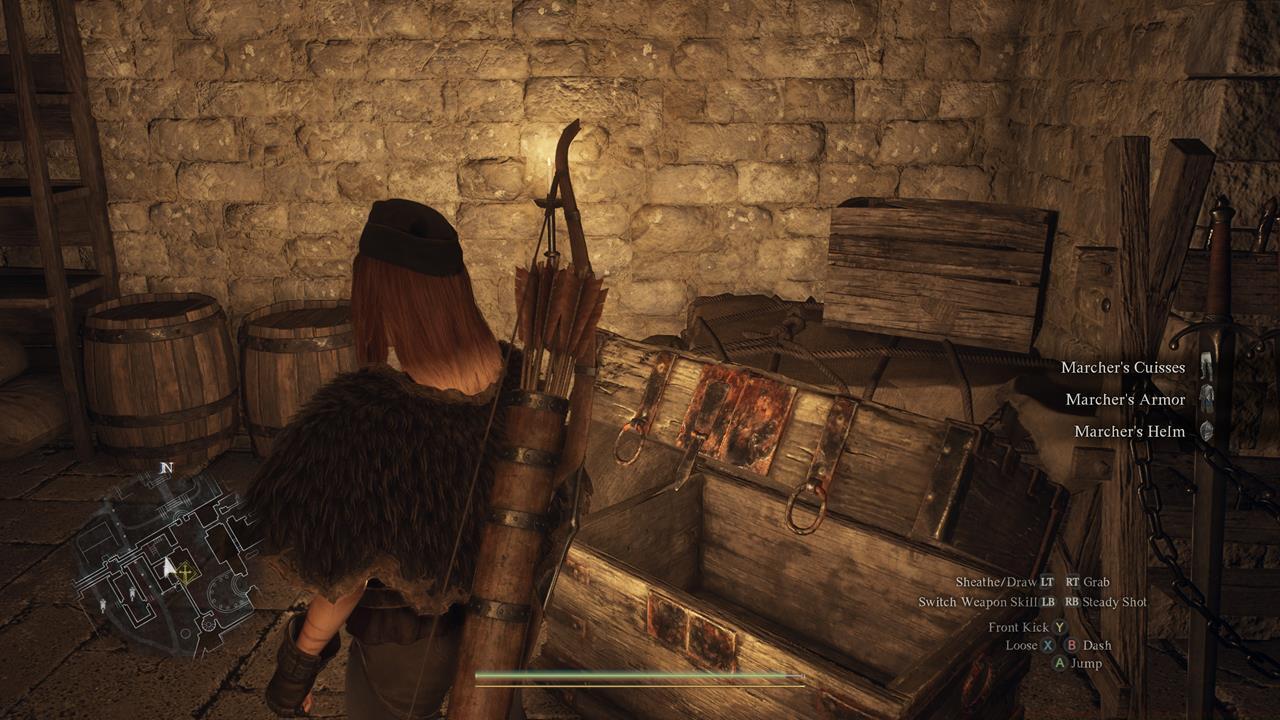Activate the RB Steady Shot button icon

point(1072,601)
